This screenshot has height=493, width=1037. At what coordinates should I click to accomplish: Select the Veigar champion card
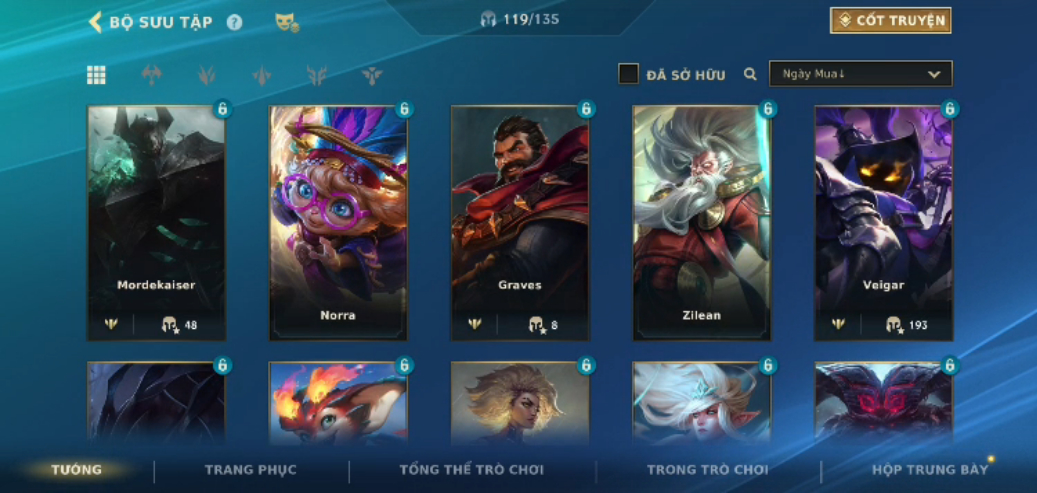point(884,222)
